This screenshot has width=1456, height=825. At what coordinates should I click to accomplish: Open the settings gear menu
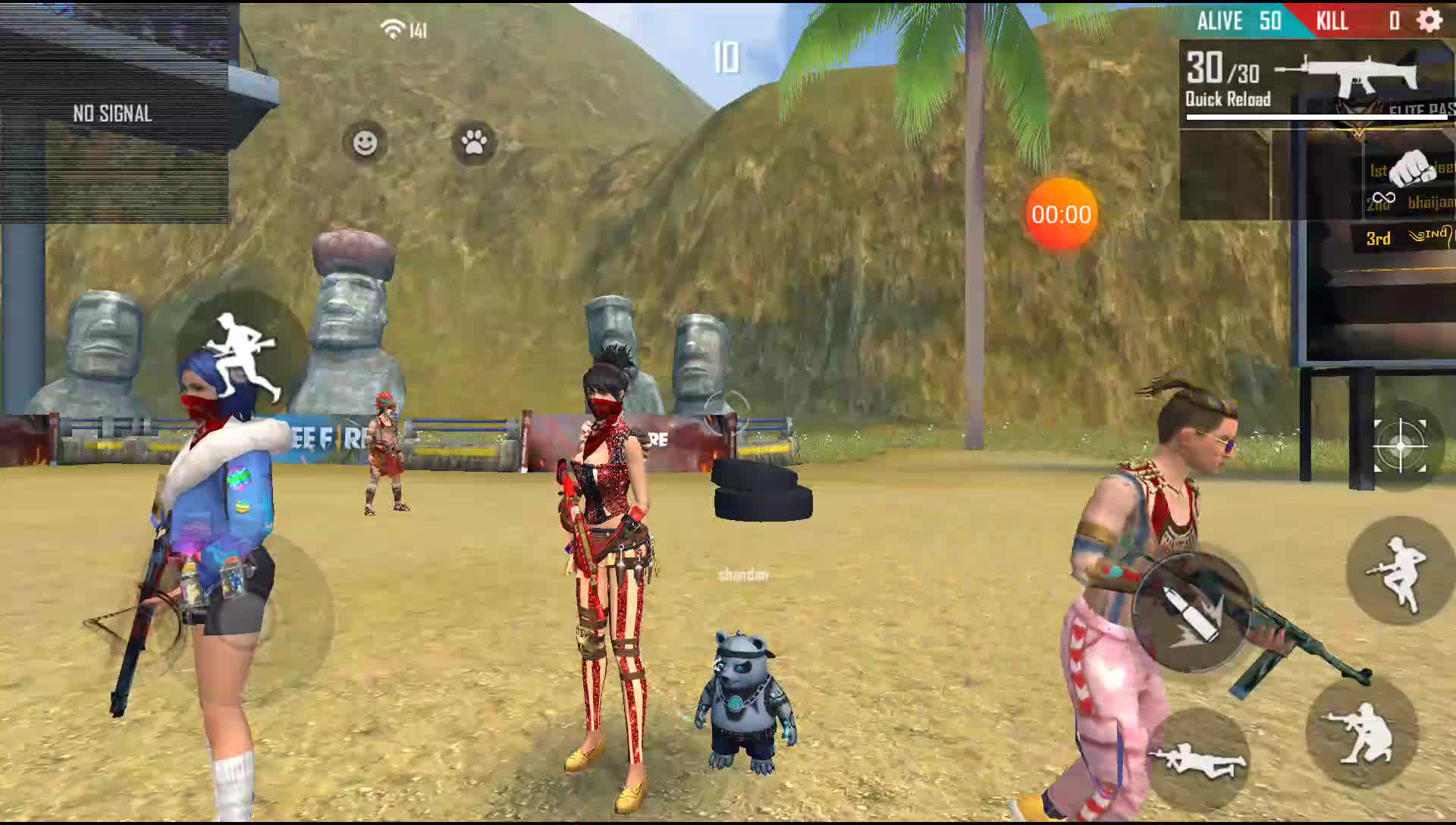[1429, 20]
